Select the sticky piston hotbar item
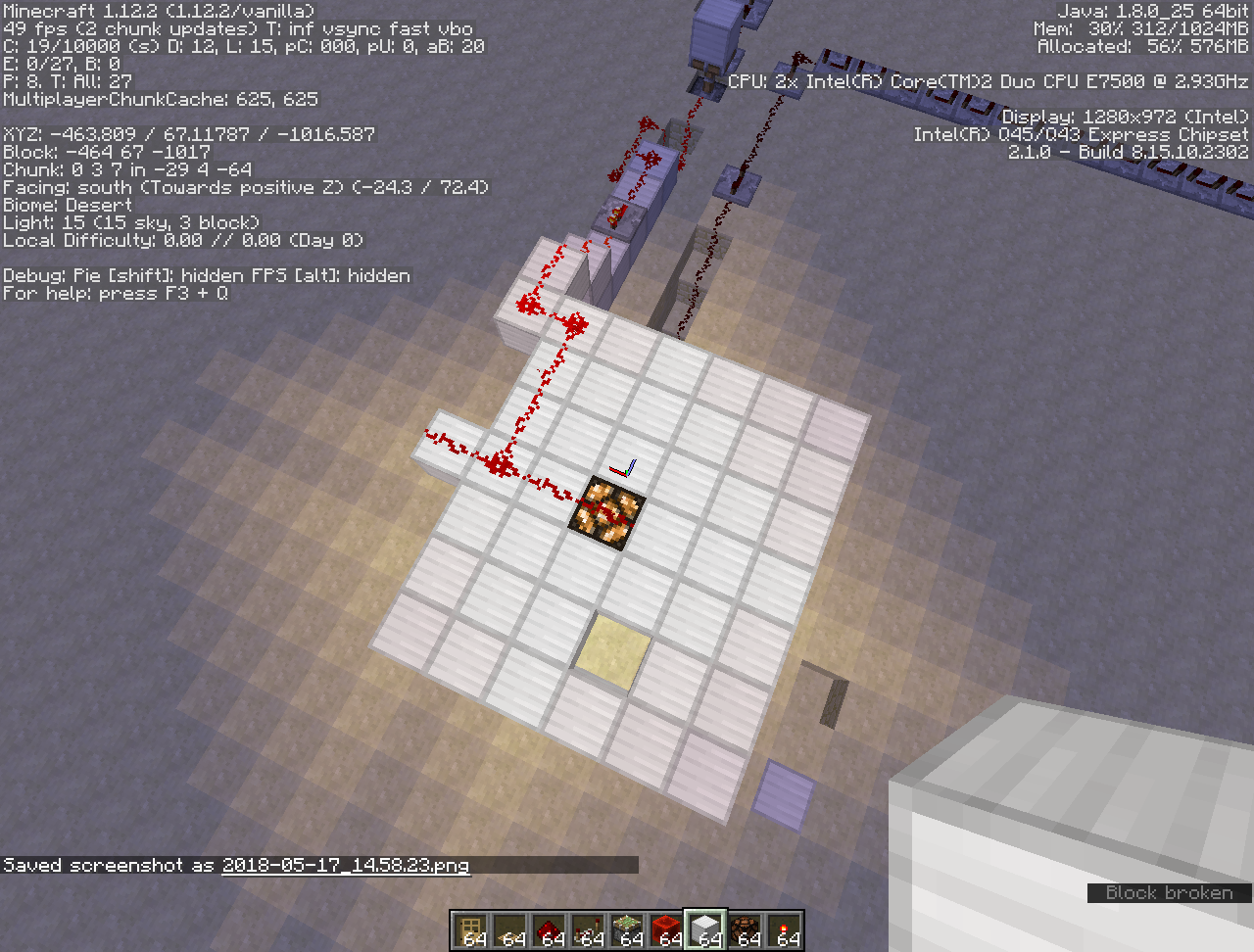This screenshot has height=952, width=1254. point(628,930)
